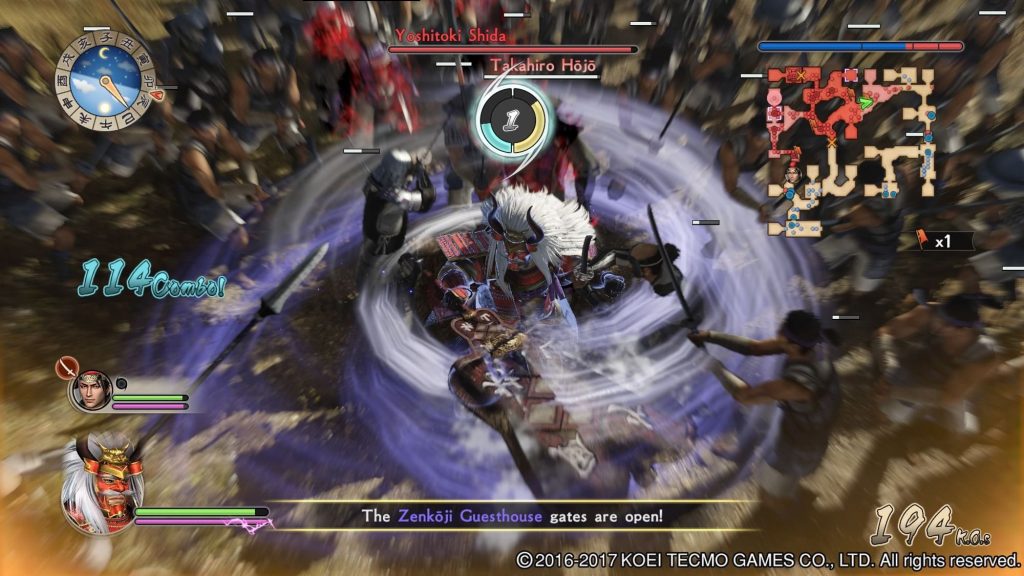Click the circular musou gauge ring

click(x=511, y=119)
